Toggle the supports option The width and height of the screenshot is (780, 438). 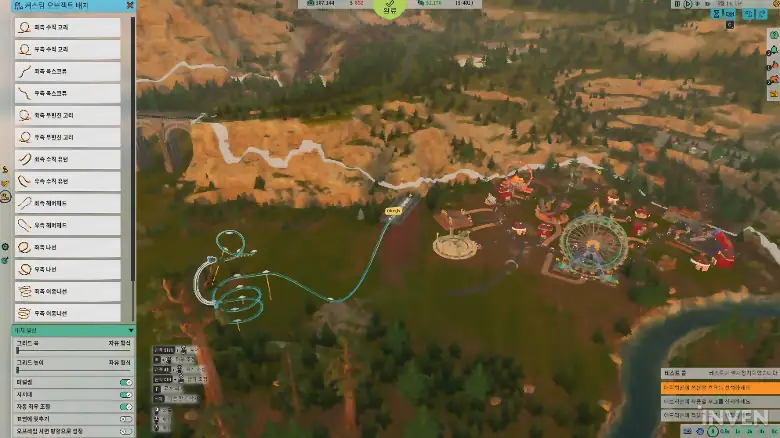point(126,394)
